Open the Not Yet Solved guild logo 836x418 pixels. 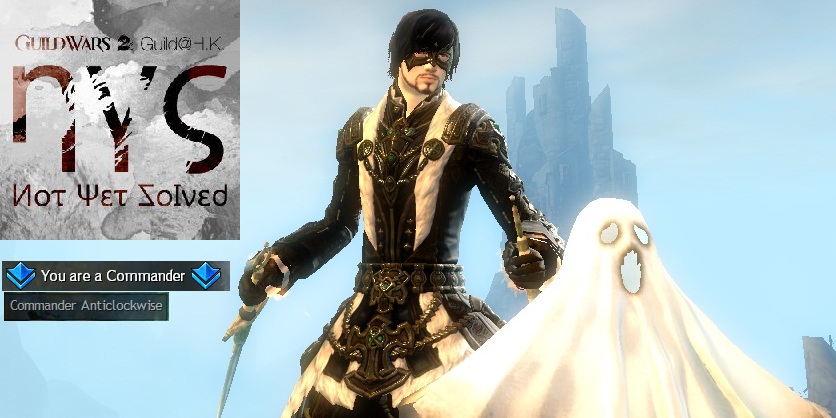120,120
